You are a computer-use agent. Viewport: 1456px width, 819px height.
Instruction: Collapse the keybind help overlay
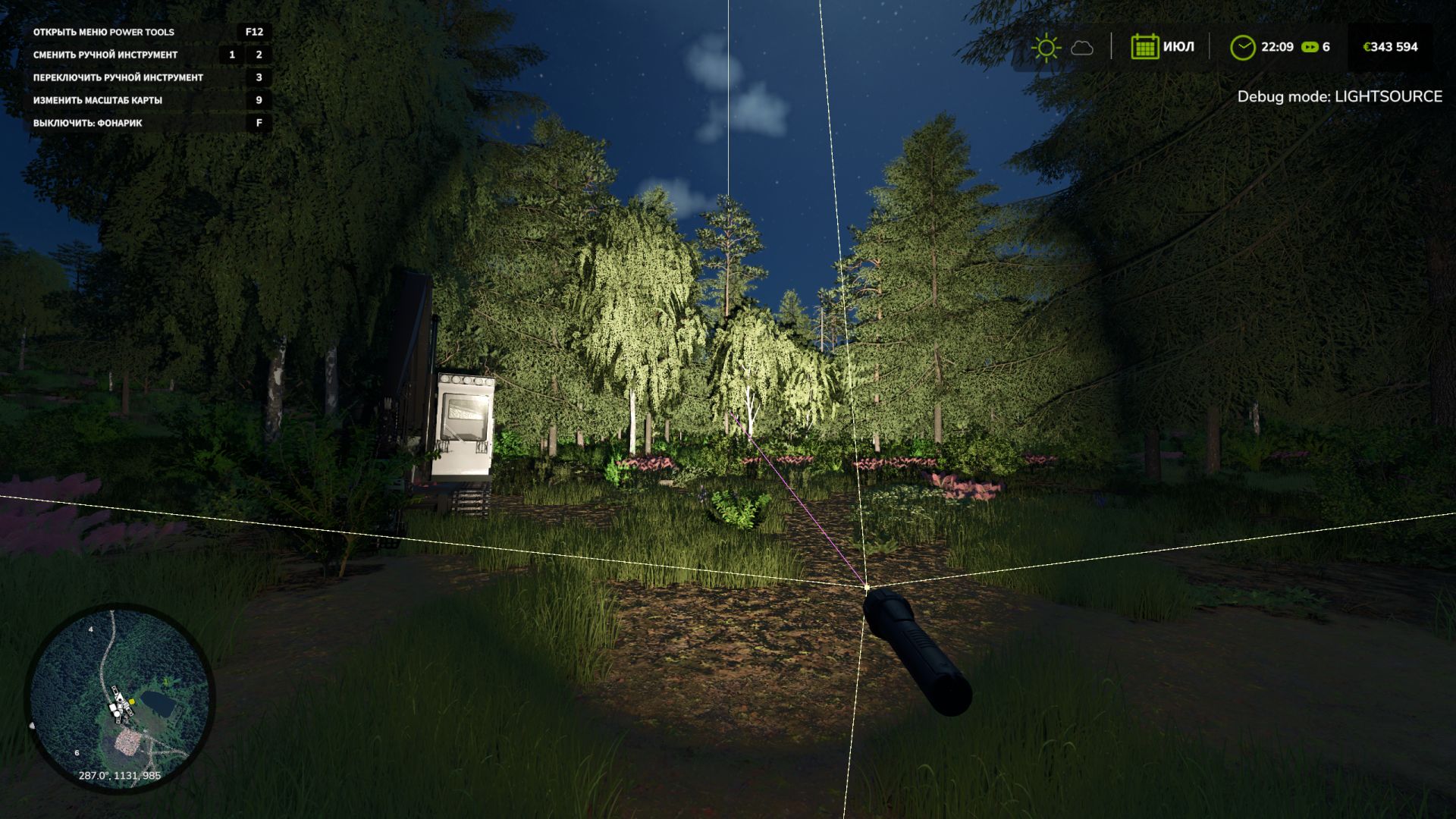[148, 76]
